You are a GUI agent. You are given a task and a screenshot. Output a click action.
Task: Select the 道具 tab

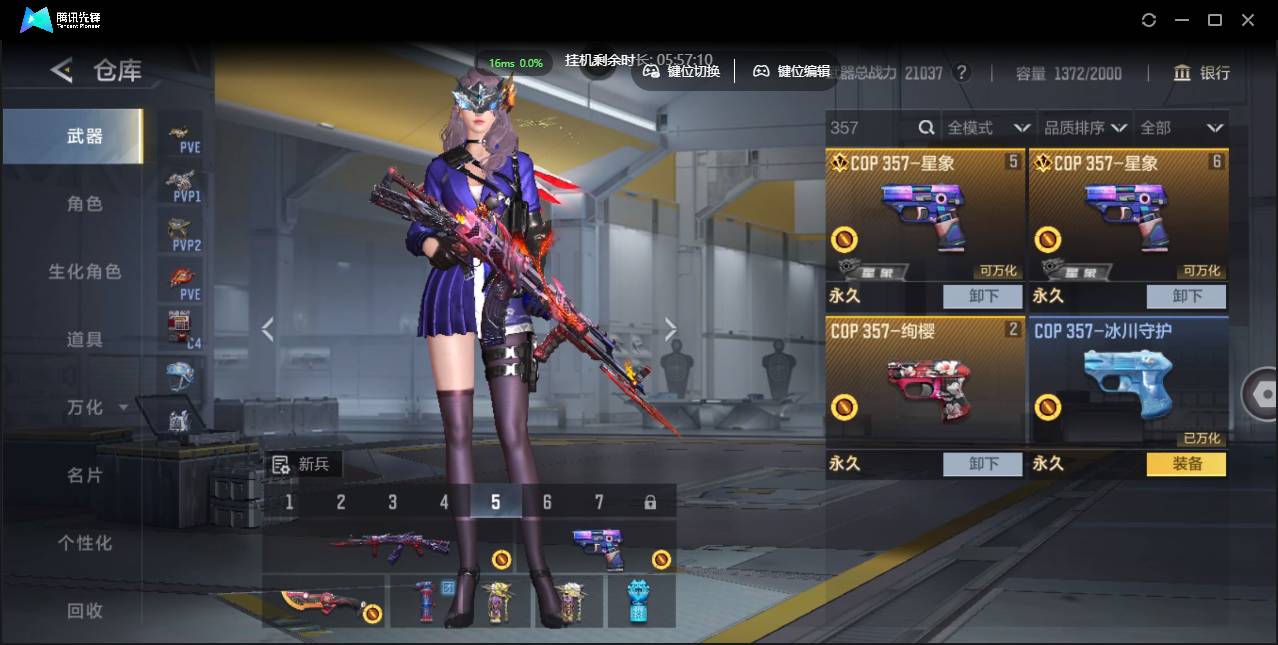tap(85, 340)
